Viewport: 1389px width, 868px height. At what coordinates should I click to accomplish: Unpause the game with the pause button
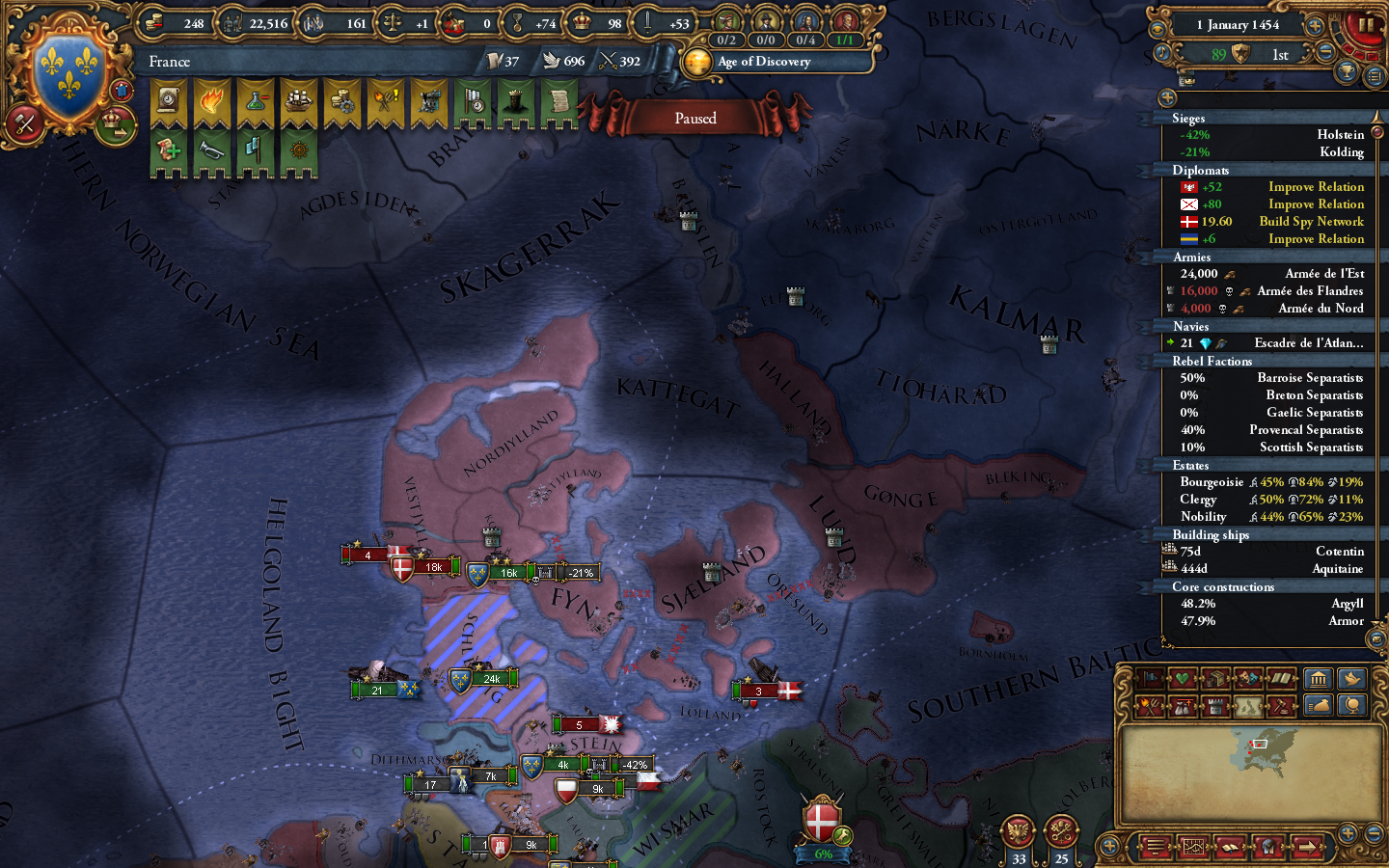click(x=1367, y=25)
